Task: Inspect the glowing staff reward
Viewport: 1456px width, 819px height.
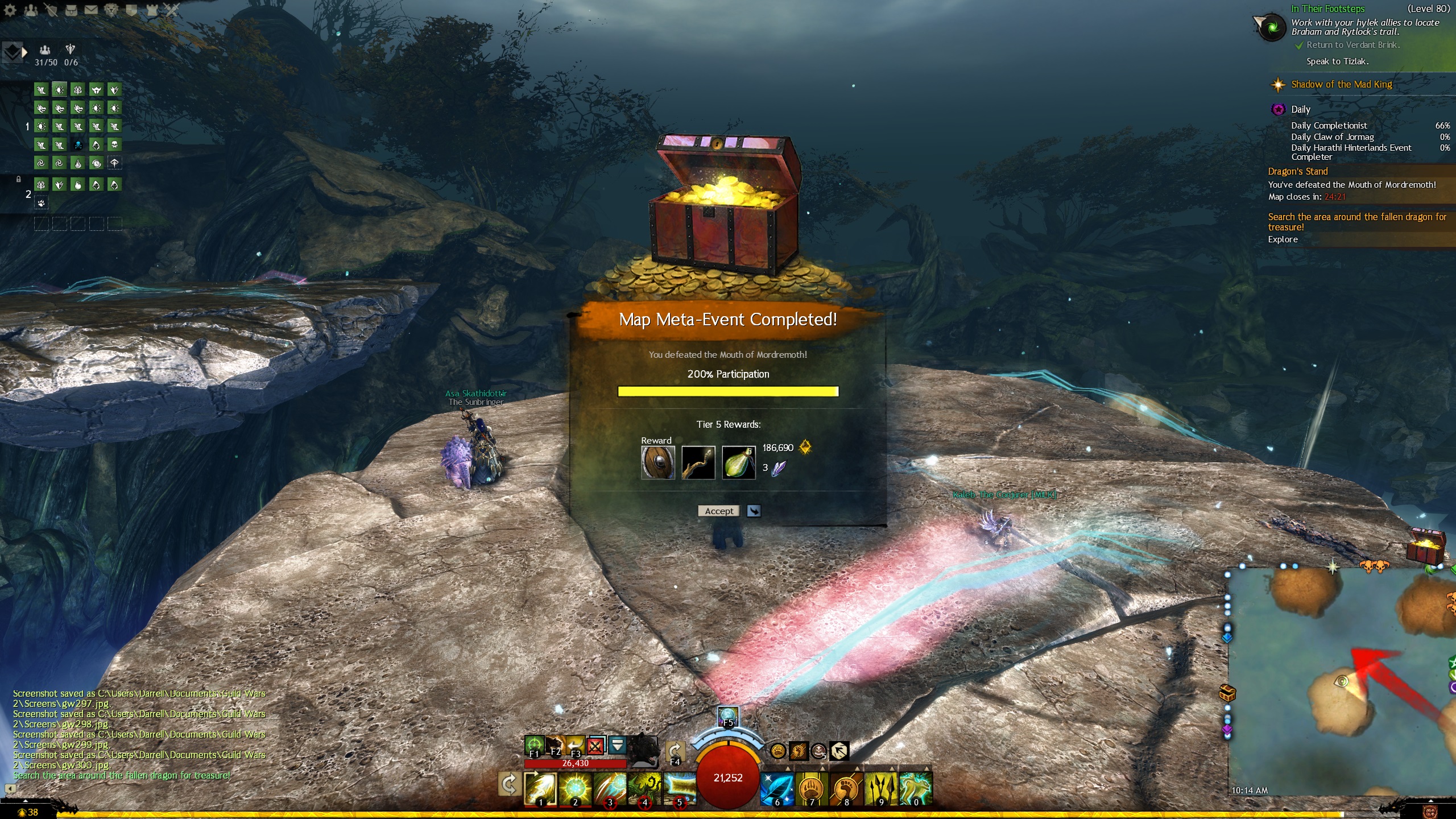Action: pyautogui.click(x=698, y=462)
